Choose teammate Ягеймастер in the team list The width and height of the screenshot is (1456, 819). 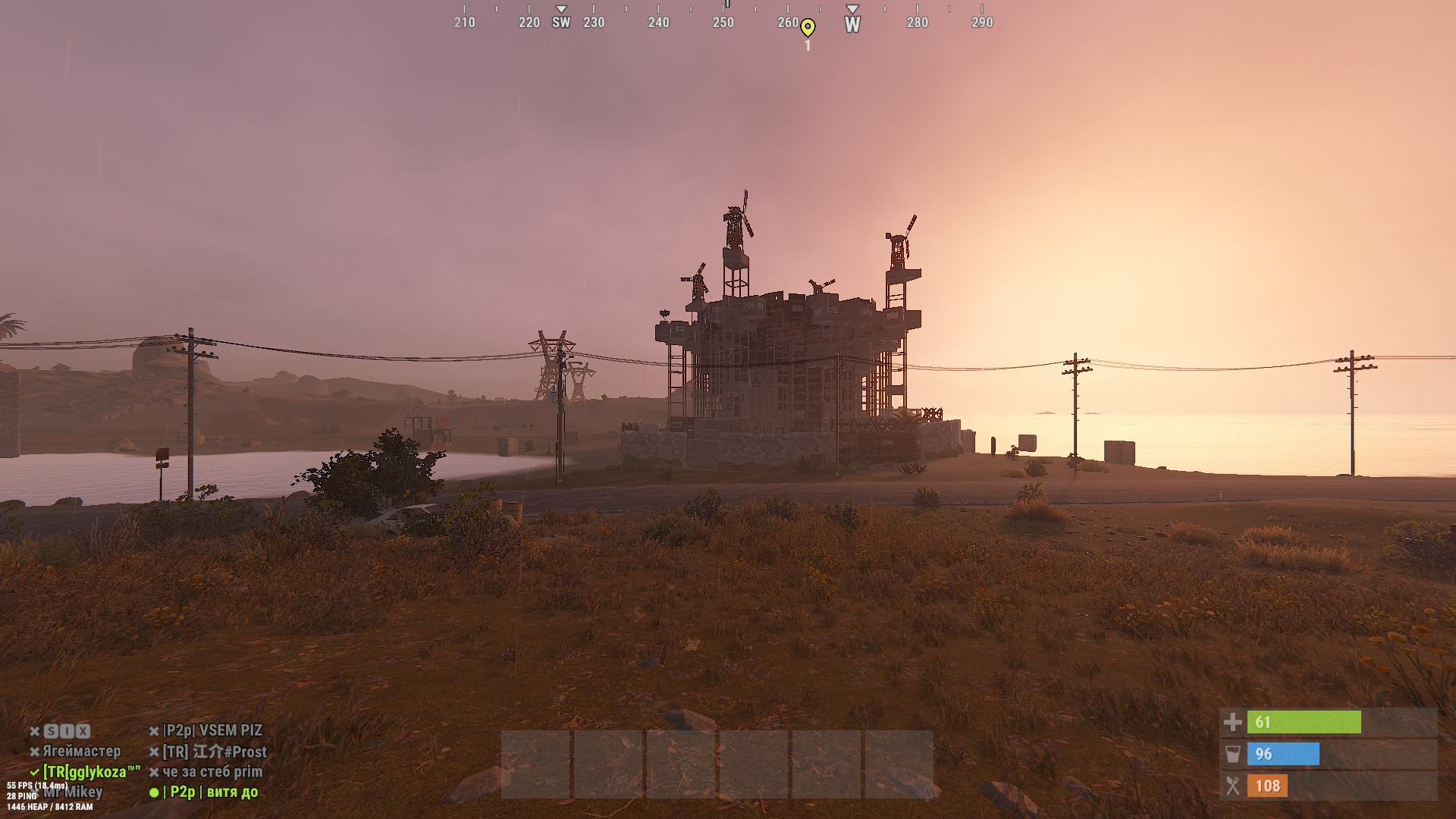[81, 752]
